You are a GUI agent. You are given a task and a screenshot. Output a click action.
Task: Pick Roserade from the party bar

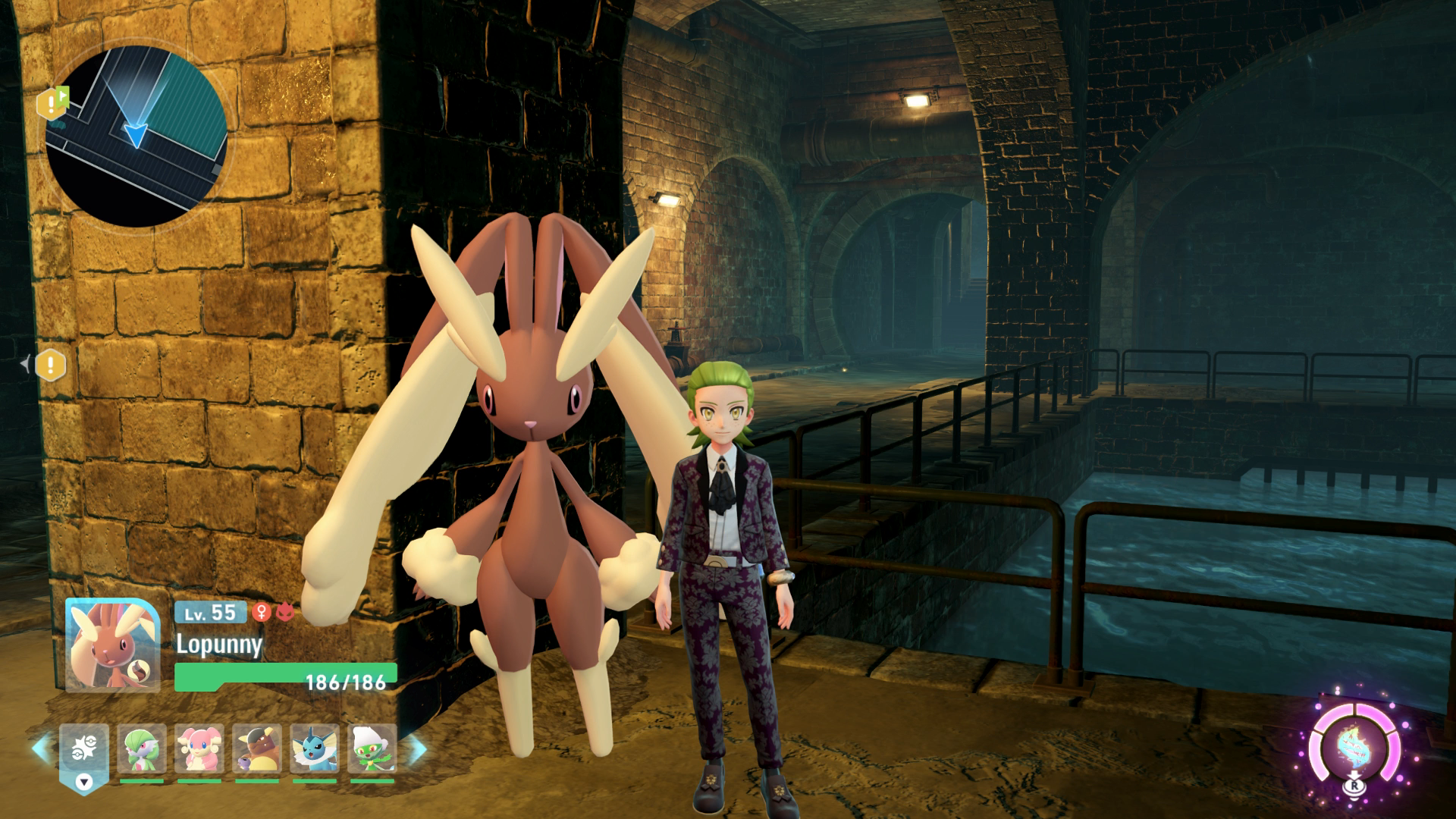372,749
